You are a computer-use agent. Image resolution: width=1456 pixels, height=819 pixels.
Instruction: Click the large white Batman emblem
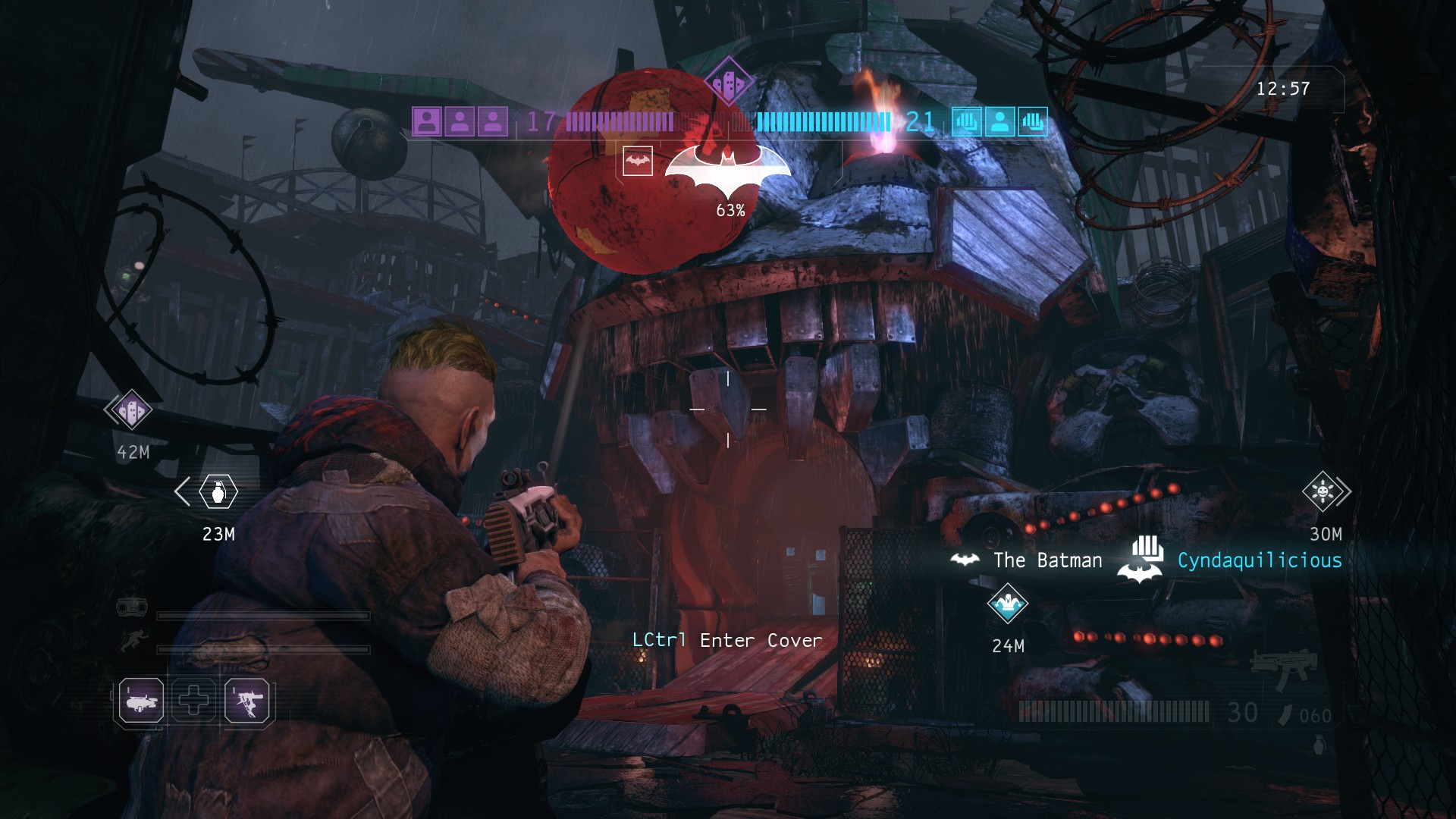point(728,169)
